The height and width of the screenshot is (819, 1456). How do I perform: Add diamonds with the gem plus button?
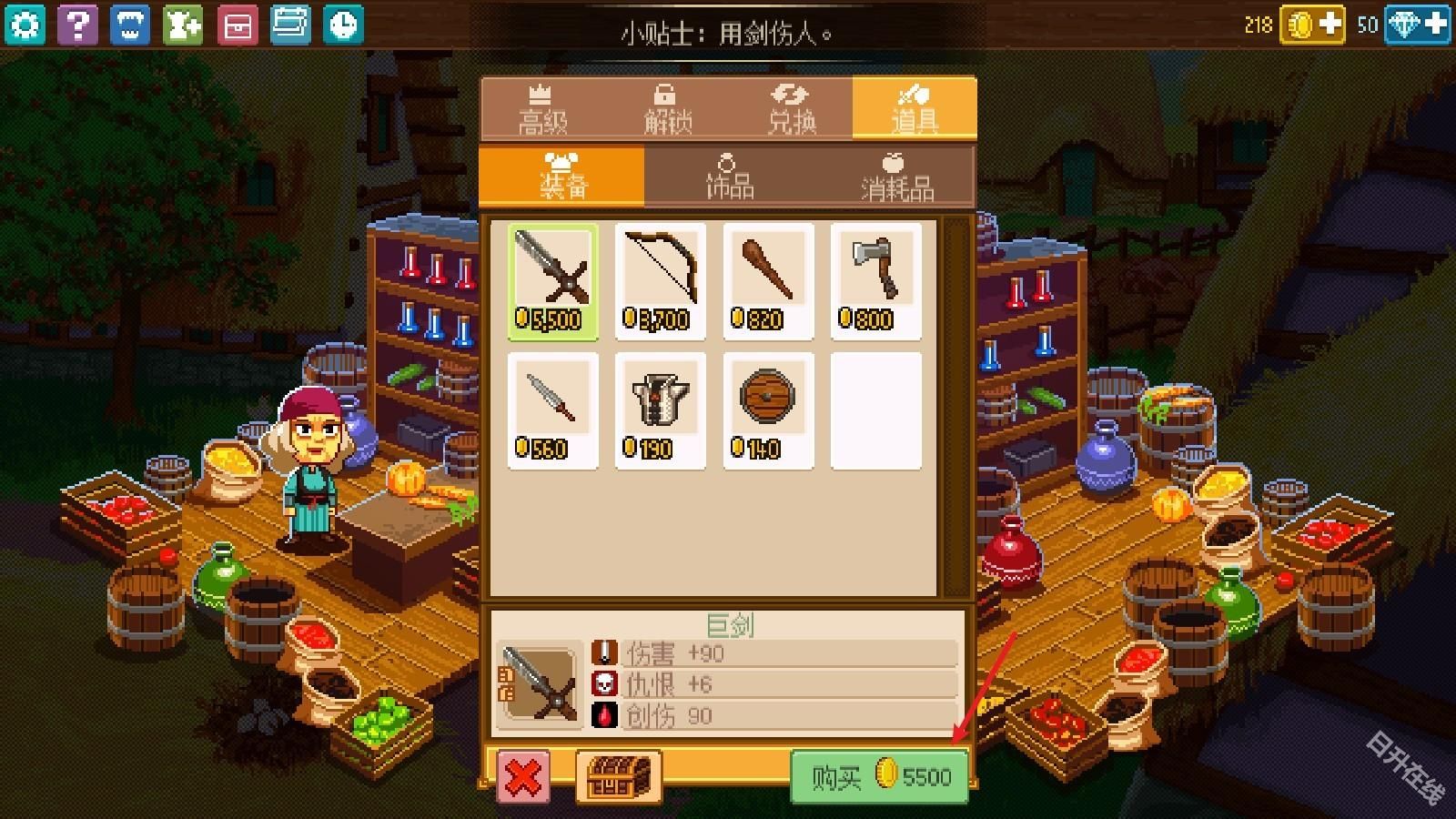point(1434,25)
